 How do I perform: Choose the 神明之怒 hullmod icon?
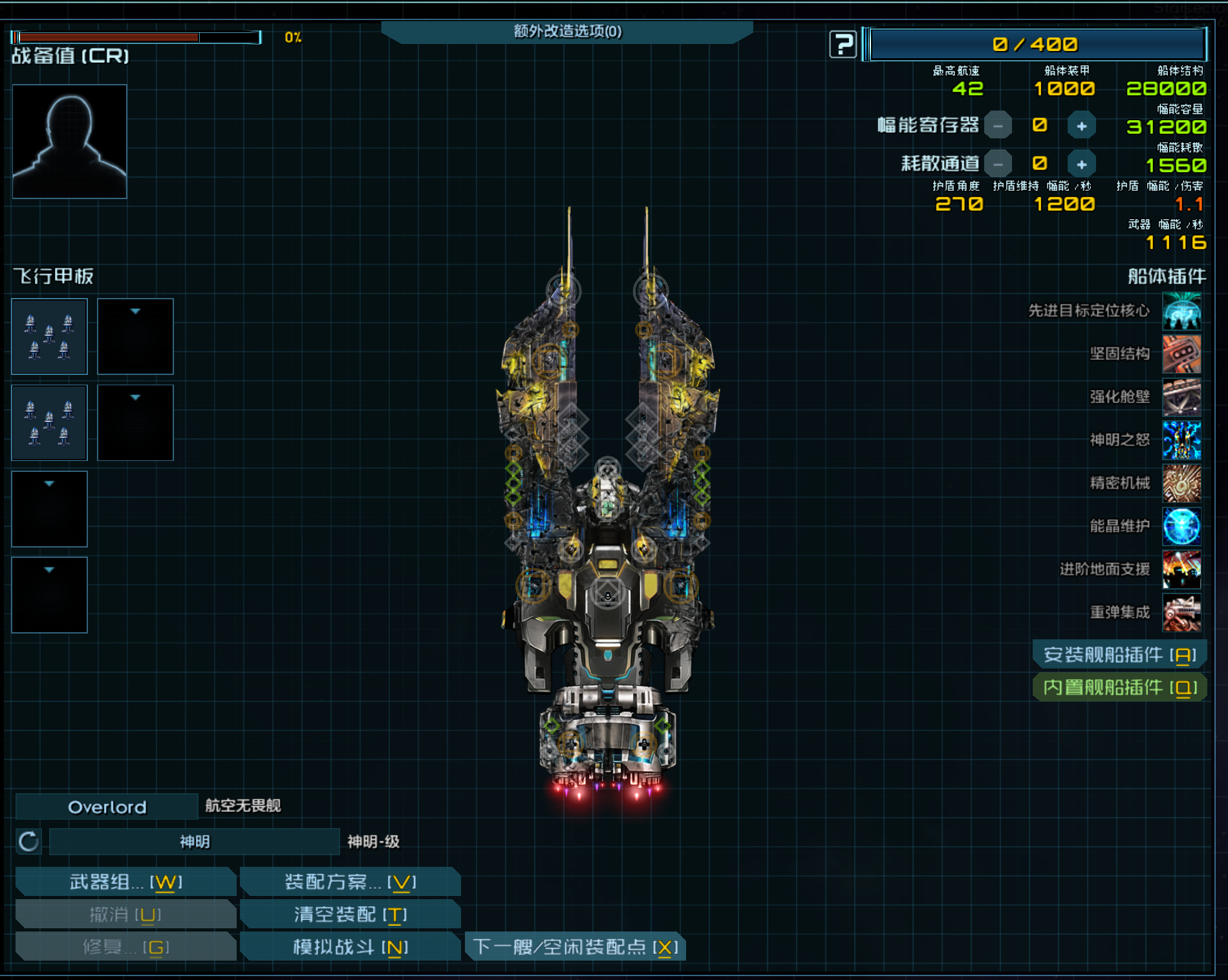pos(1181,440)
